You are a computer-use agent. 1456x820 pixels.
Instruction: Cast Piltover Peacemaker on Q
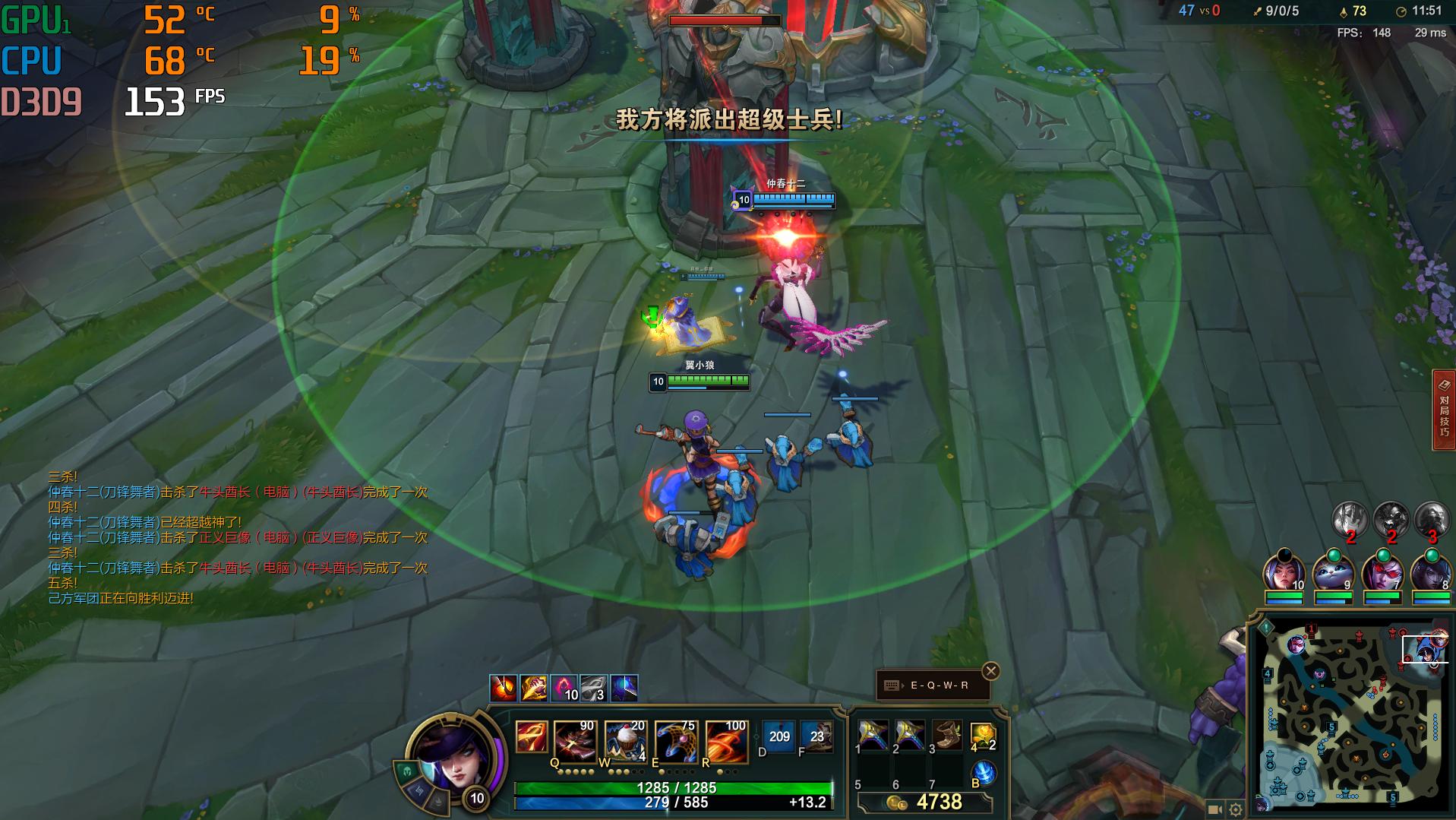pyautogui.click(x=574, y=741)
